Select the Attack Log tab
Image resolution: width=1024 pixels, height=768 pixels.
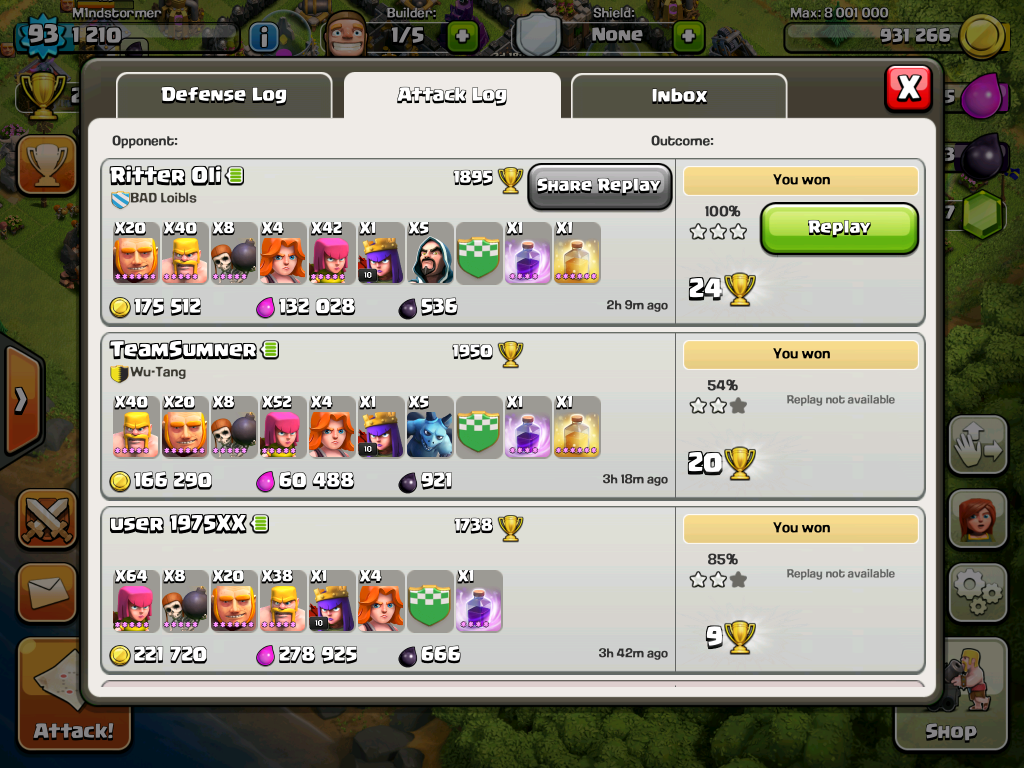[x=452, y=96]
